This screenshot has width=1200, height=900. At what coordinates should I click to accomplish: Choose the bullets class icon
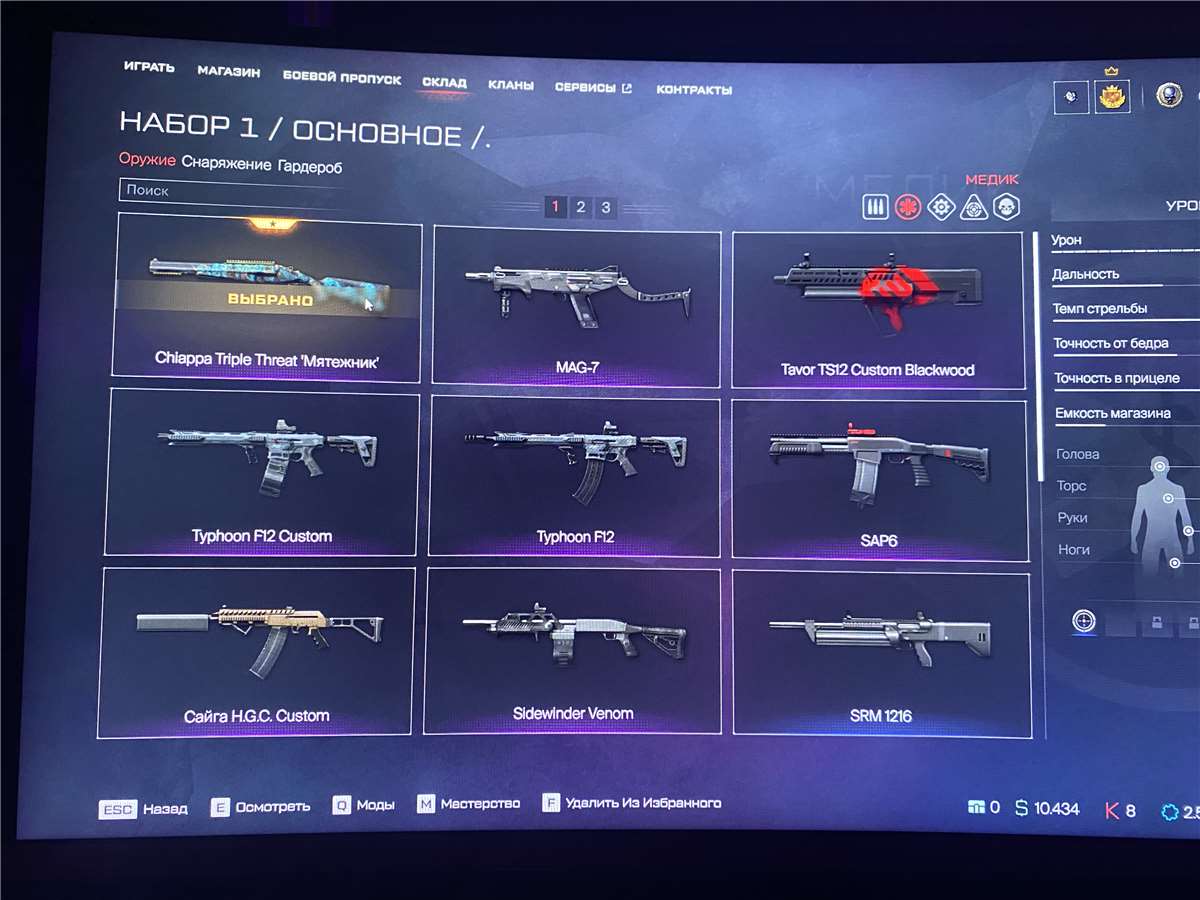pos(875,207)
